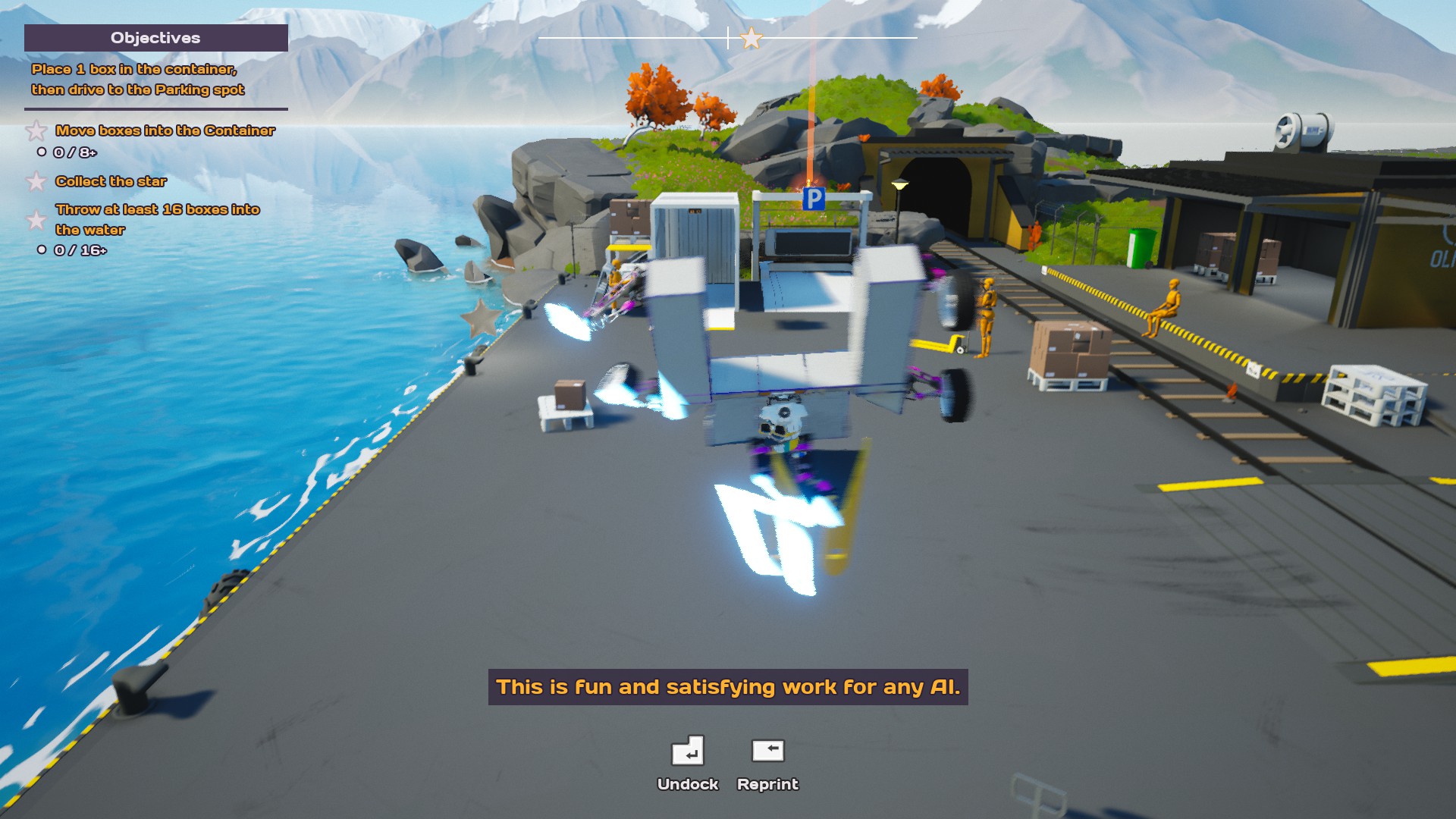Image resolution: width=1456 pixels, height=819 pixels.
Task: Expand the Move boxes into the Container entry
Action: [165, 130]
